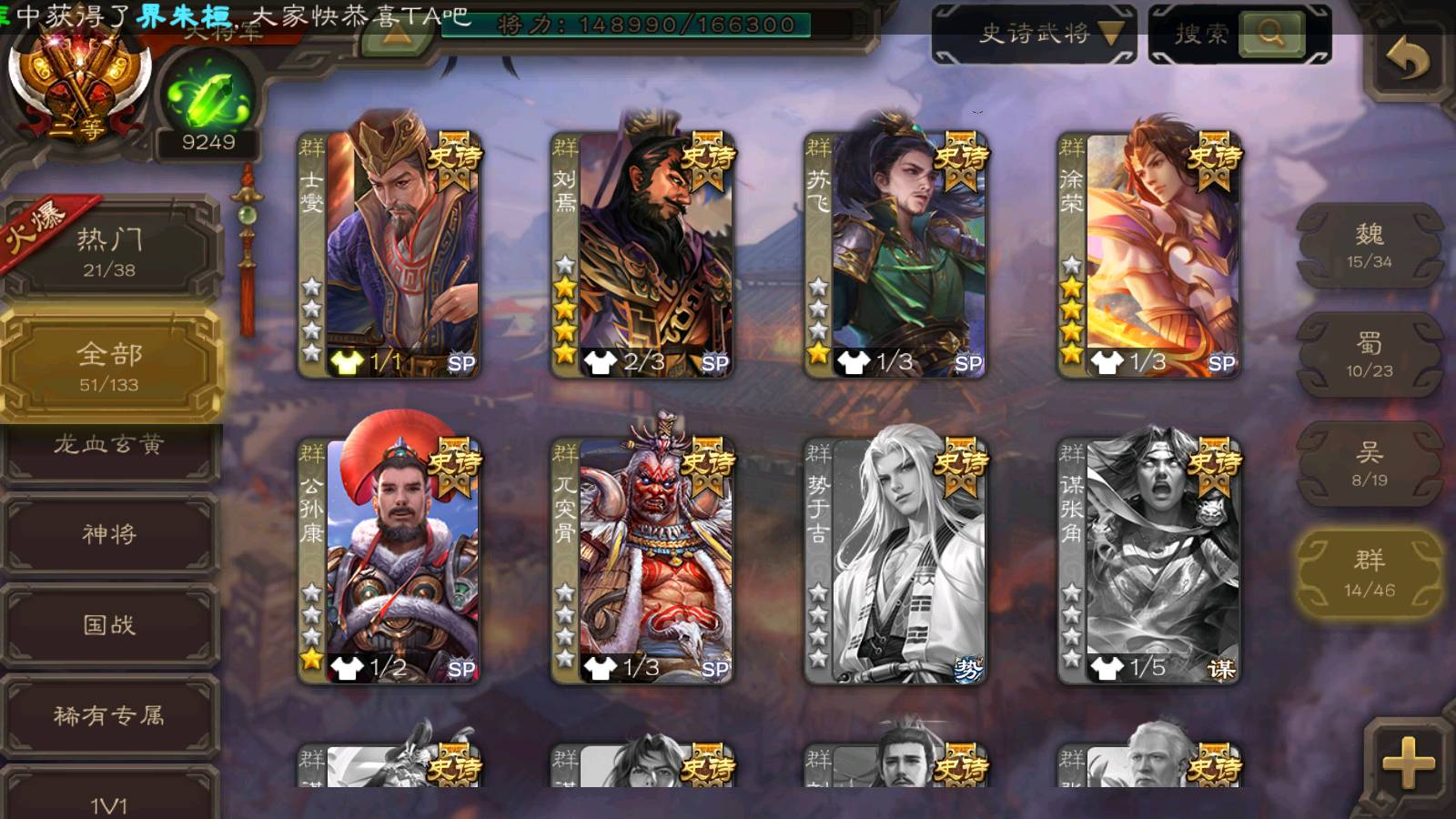Open the 史诗武将 filter dropdown
This screenshot has height=819, width=1456.
click(x=1034, y=35)
